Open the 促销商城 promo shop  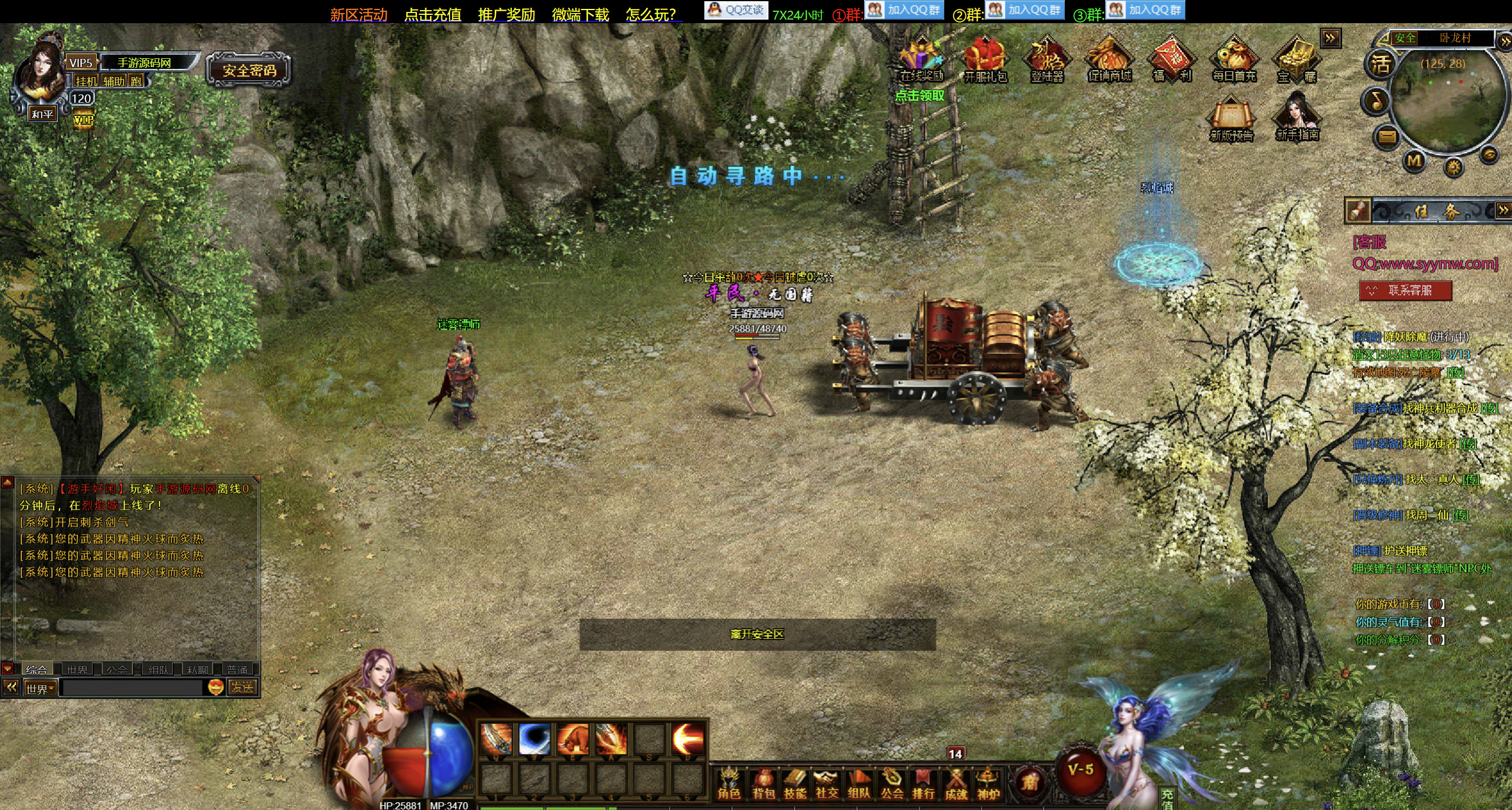(x=1109, y=61)
